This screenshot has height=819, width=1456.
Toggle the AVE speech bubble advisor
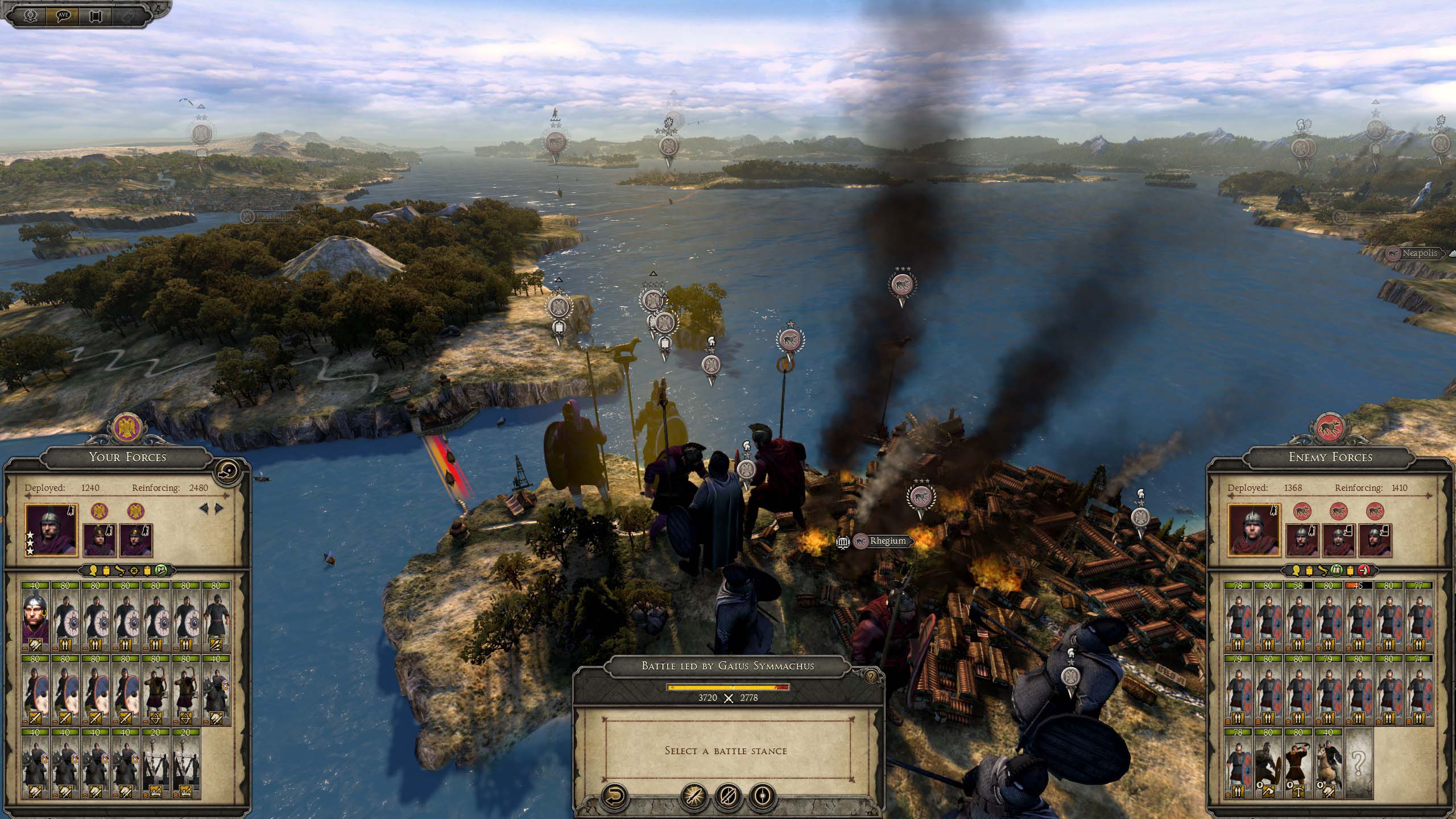pos(63,15)
